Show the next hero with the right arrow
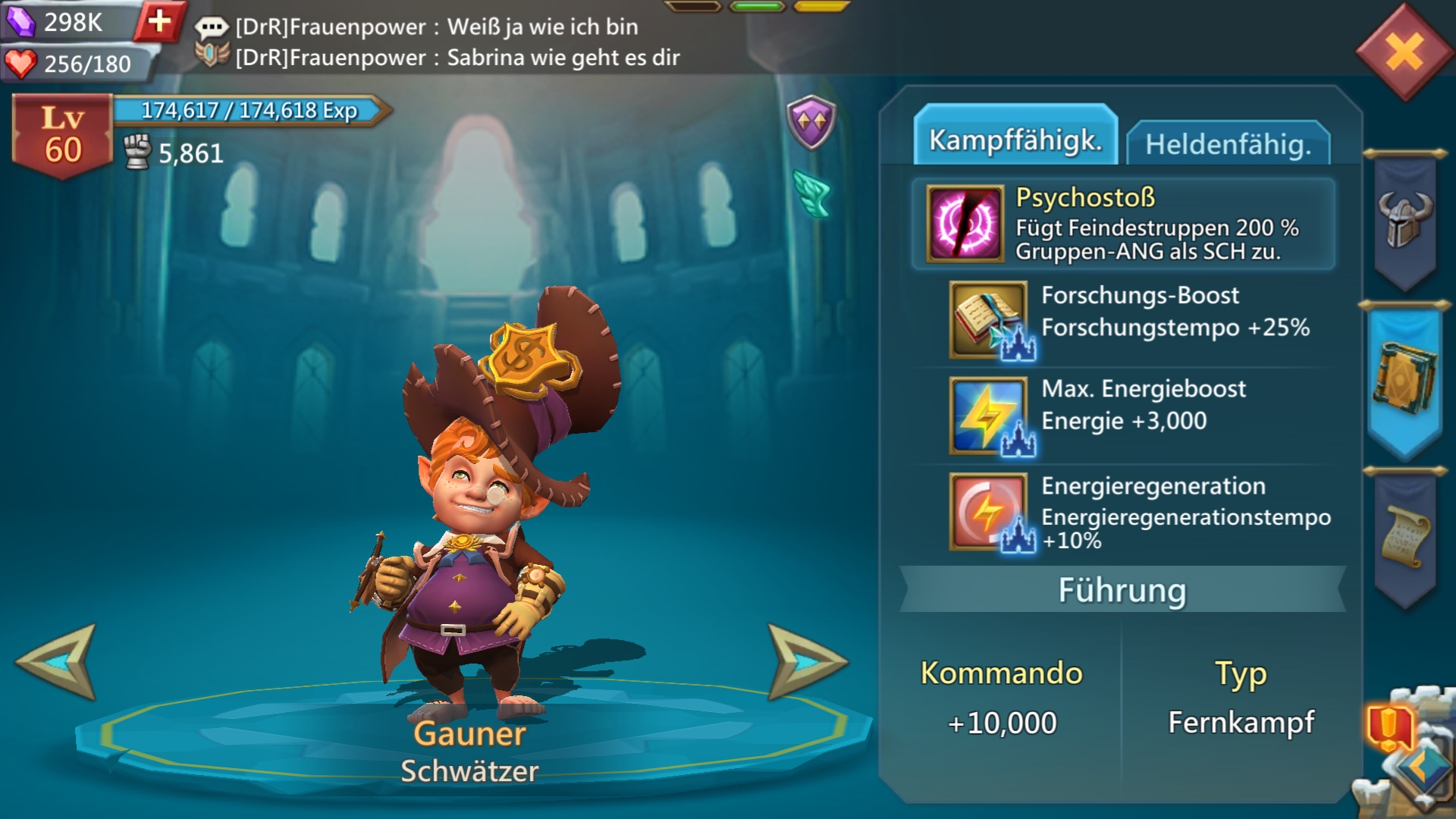The width and height of the screenshot is (1456, 819). [x=805, y=661]
